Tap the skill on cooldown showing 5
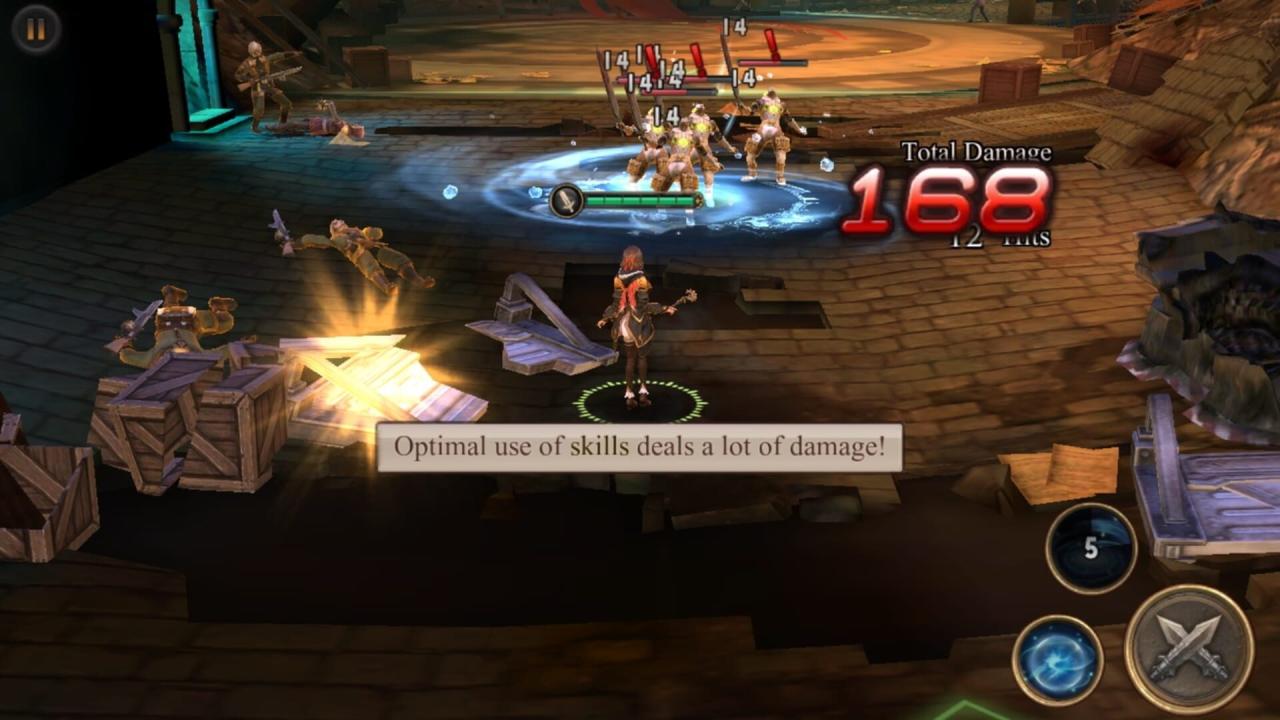 click(x=1091, y=548)
